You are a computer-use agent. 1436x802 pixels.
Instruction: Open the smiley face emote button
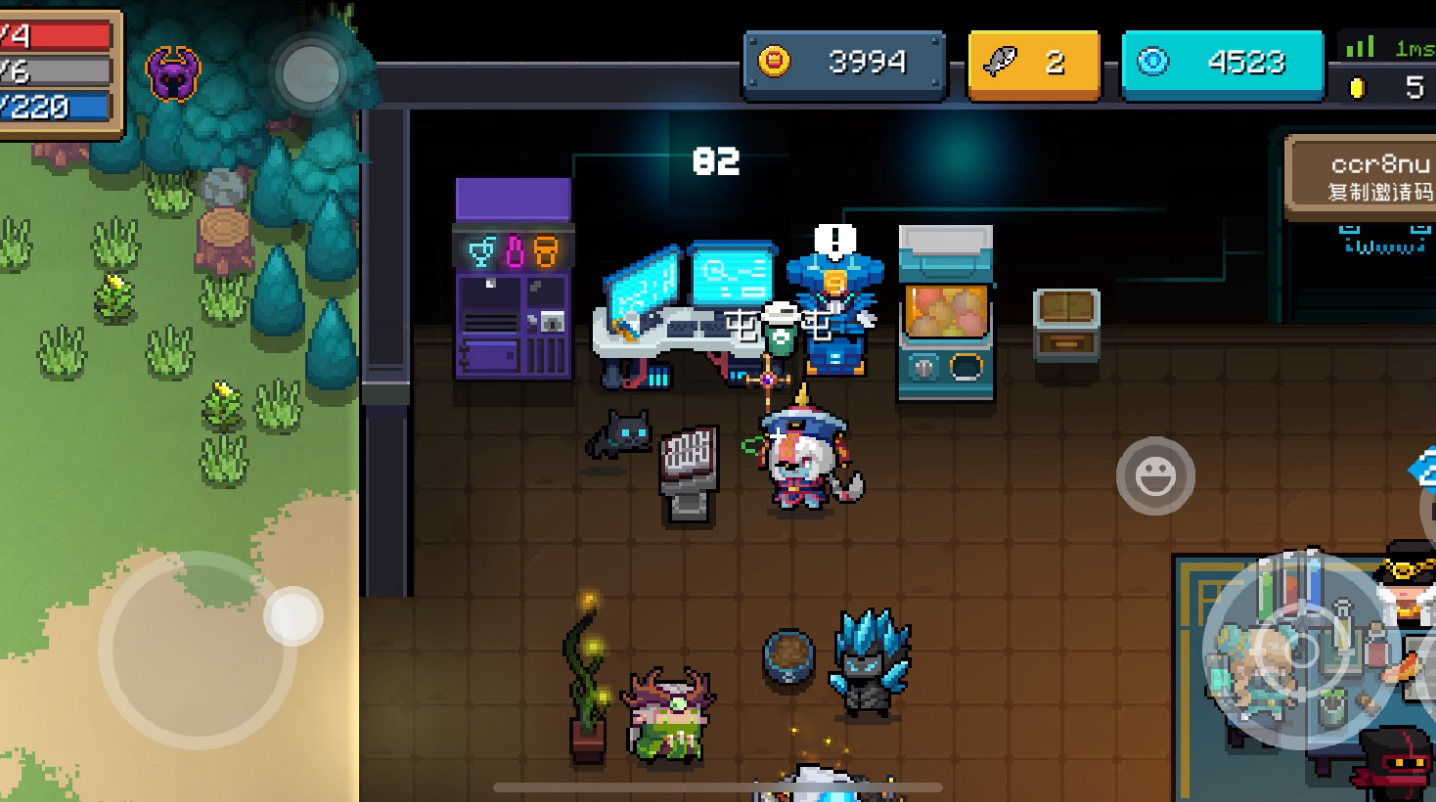pyautogui.click(x=1155, y=476)
